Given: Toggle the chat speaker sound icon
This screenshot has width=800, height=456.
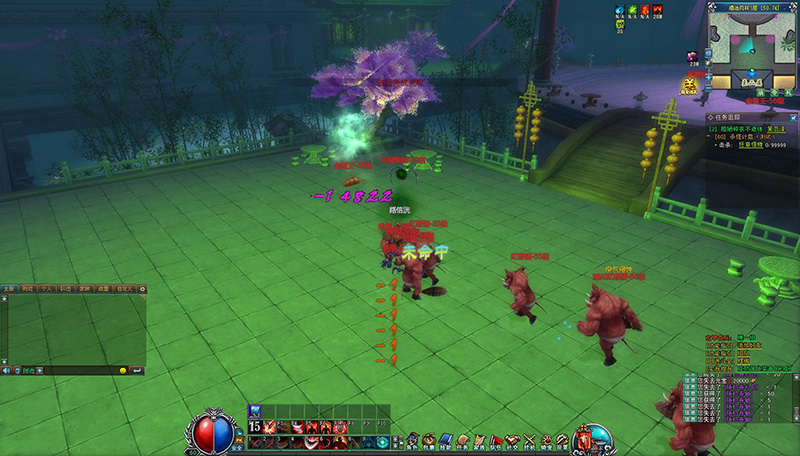Looking at the screenshot, I should point(6,371).
